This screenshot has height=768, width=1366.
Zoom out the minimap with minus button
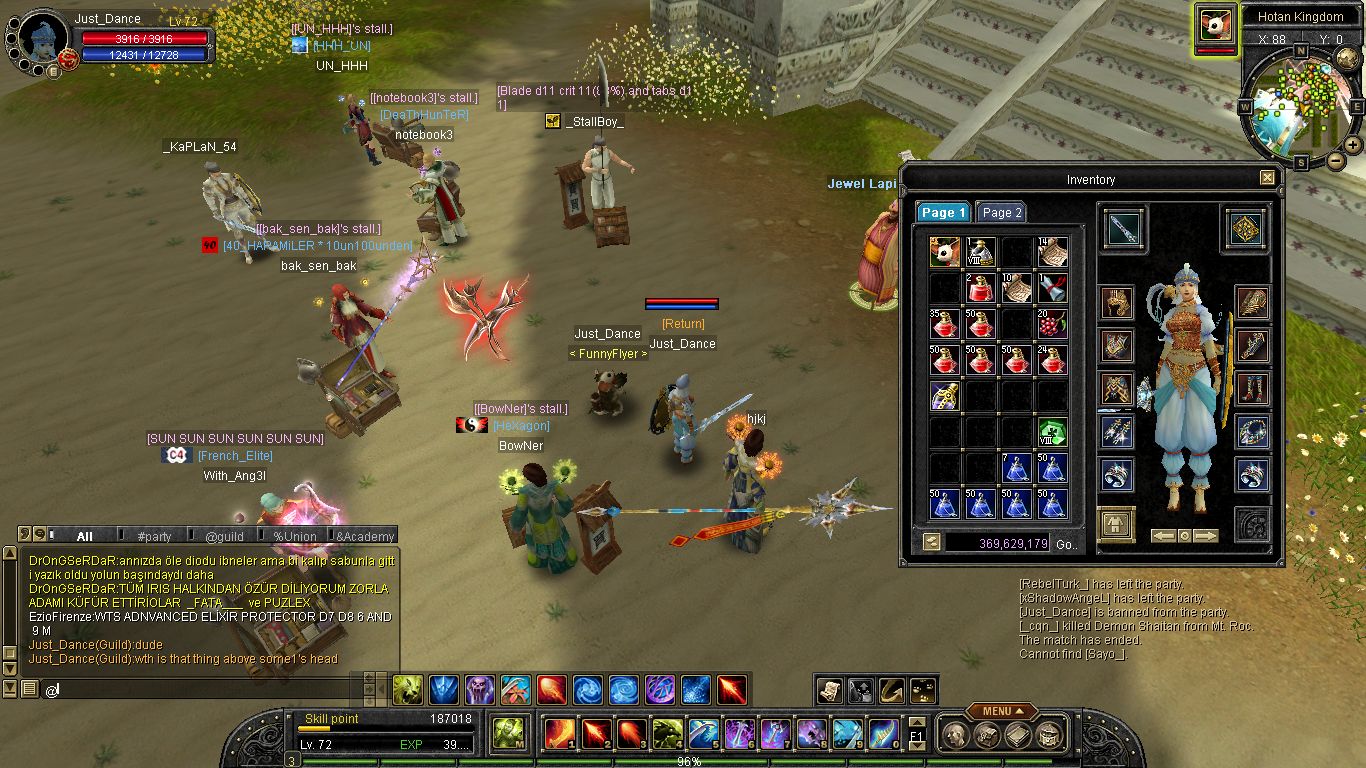(1334, 161)
